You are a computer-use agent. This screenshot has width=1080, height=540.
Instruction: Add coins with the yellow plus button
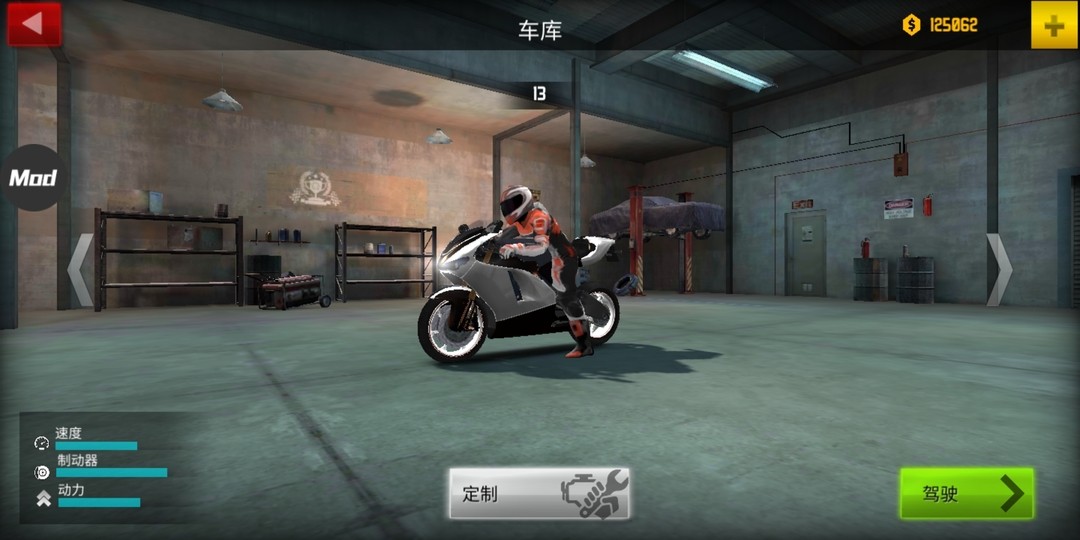click(x=1054, y=25)
